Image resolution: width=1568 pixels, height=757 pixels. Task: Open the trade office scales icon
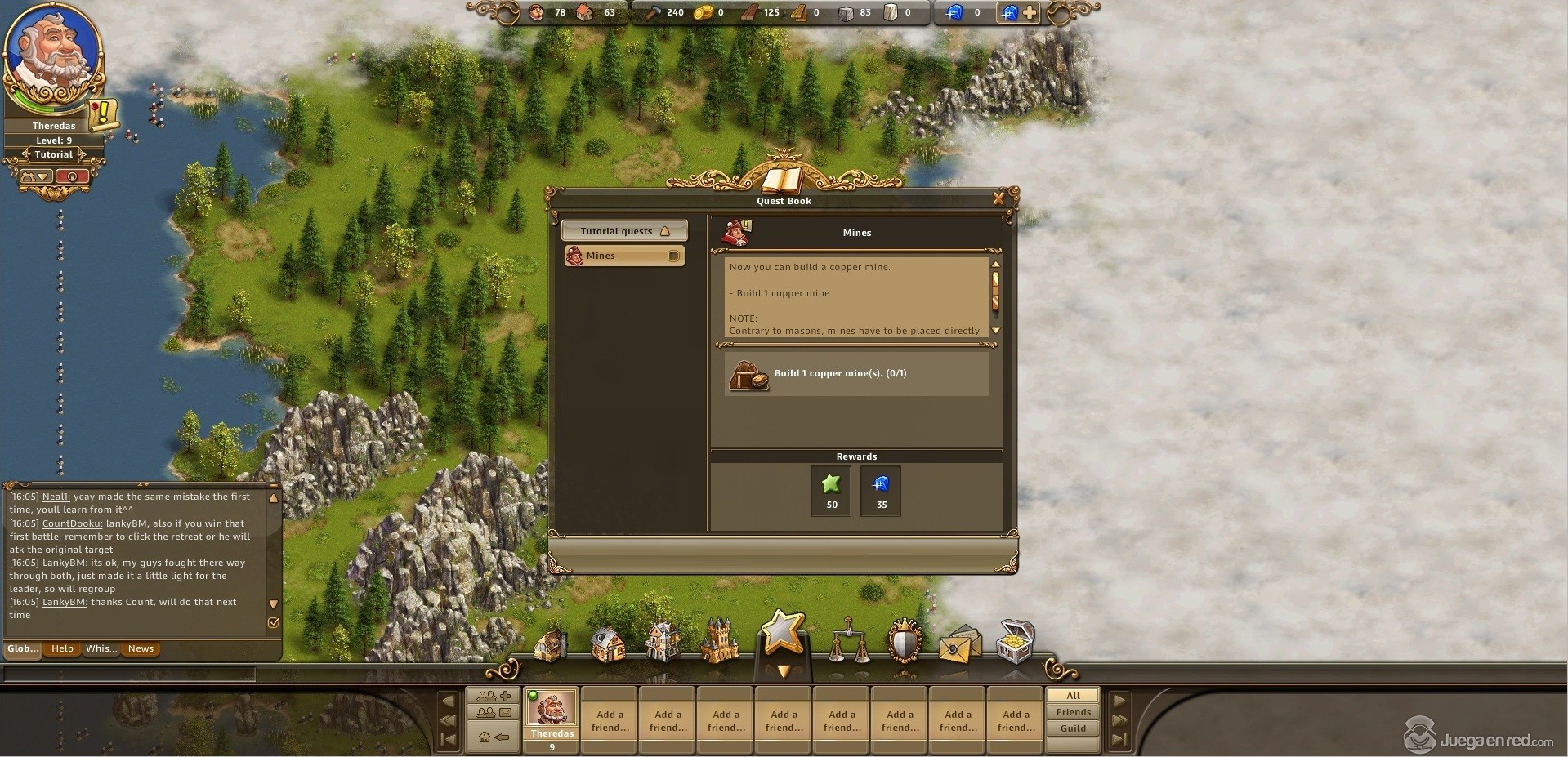click(x=849, y=641)
